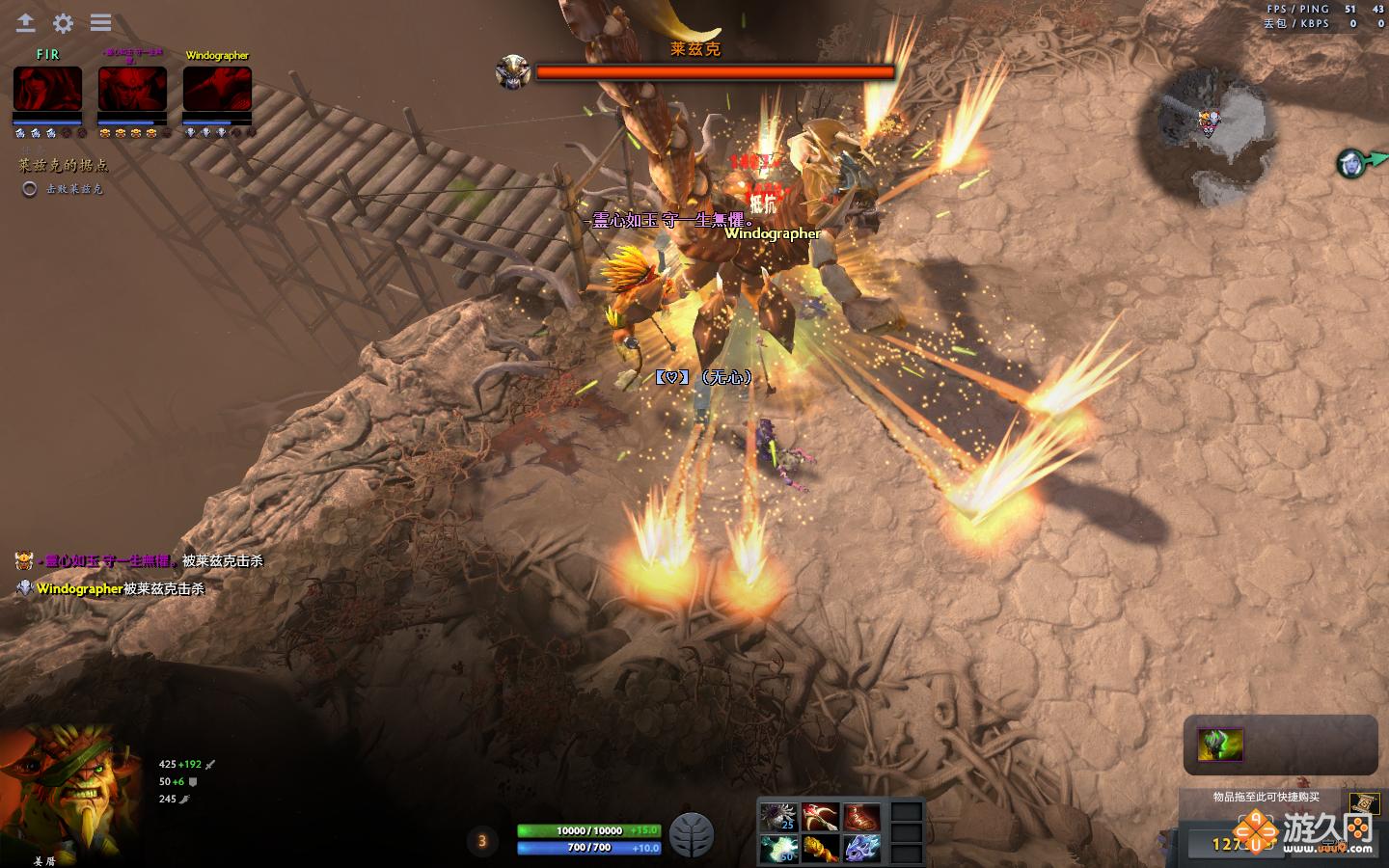
Task: Click the share/upload icon top left
Action: (x=25, y=23)
